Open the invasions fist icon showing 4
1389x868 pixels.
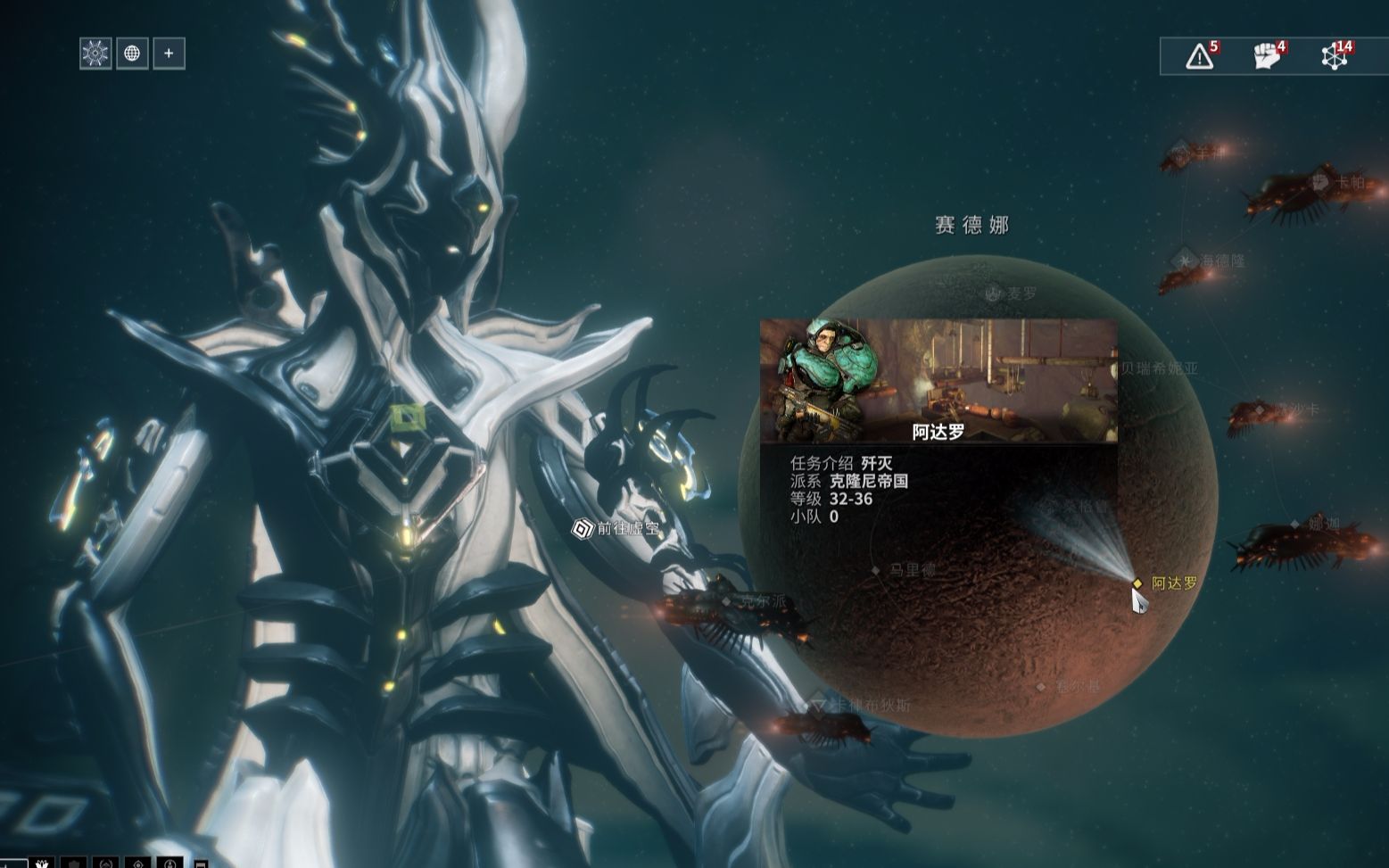pos(1267,56)
